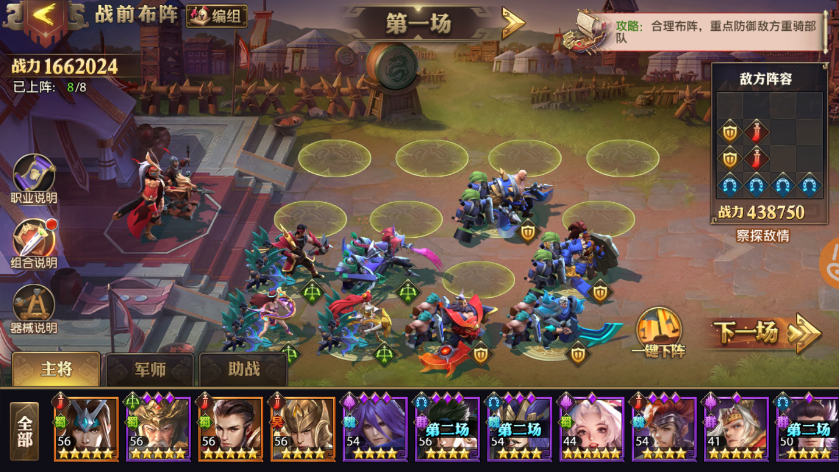This screenshot has height=472, width=839.
Task: Advance to next round with the 第一场 arrow
Action: (513, 22)
